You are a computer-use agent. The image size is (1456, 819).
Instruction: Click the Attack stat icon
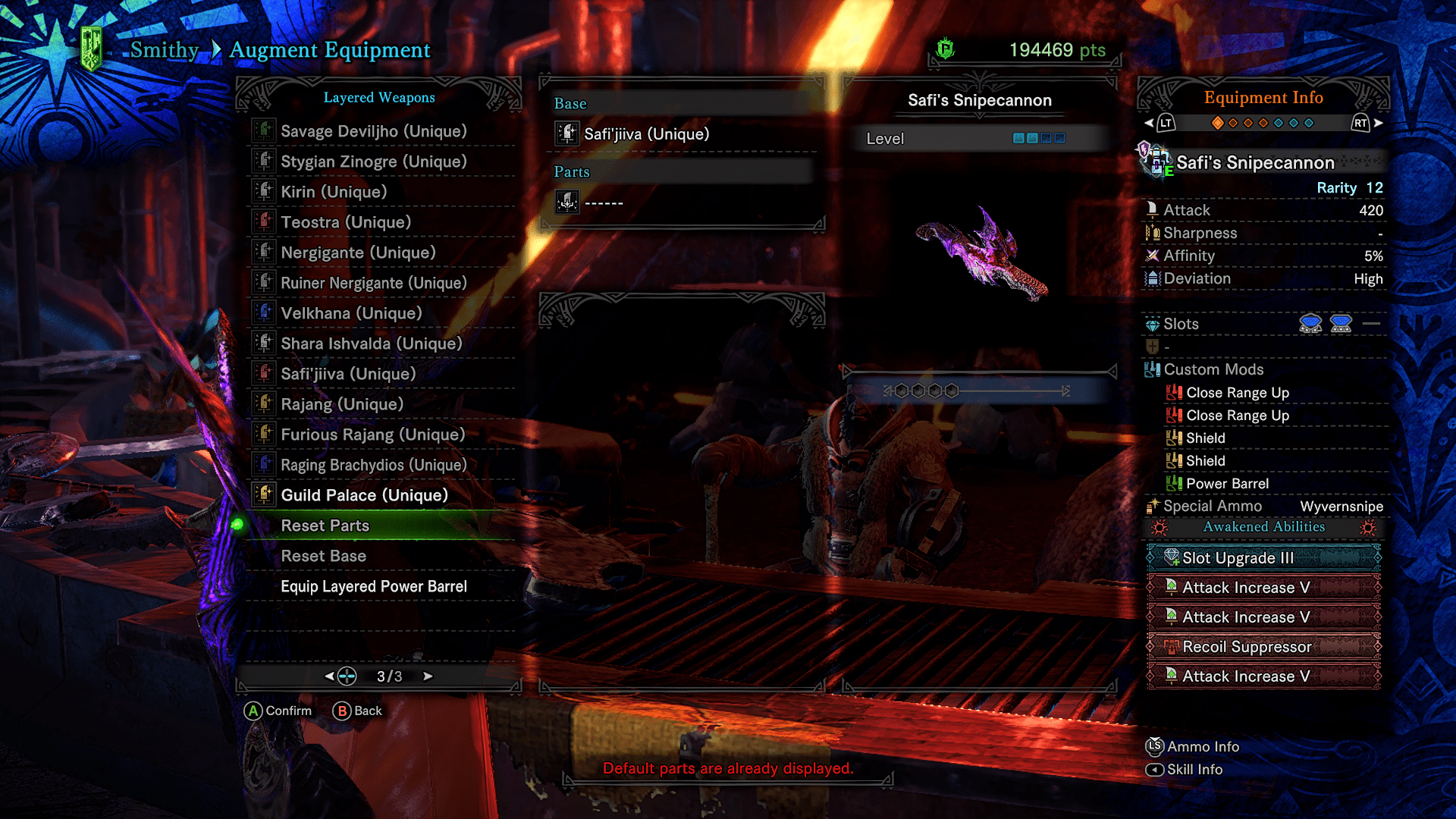[x=1151, y=209]
